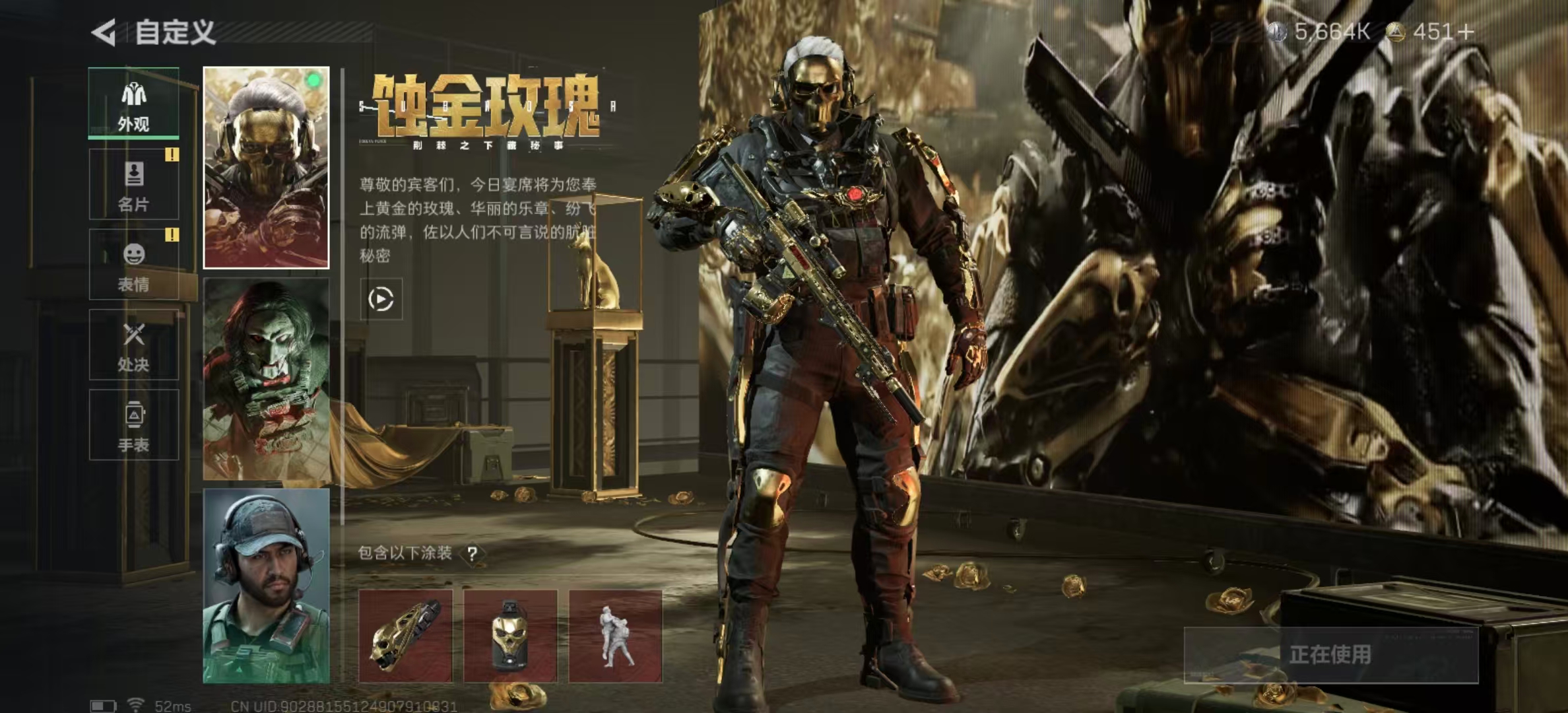
Task: View the gold skull charm item
Action: point(510,636)
